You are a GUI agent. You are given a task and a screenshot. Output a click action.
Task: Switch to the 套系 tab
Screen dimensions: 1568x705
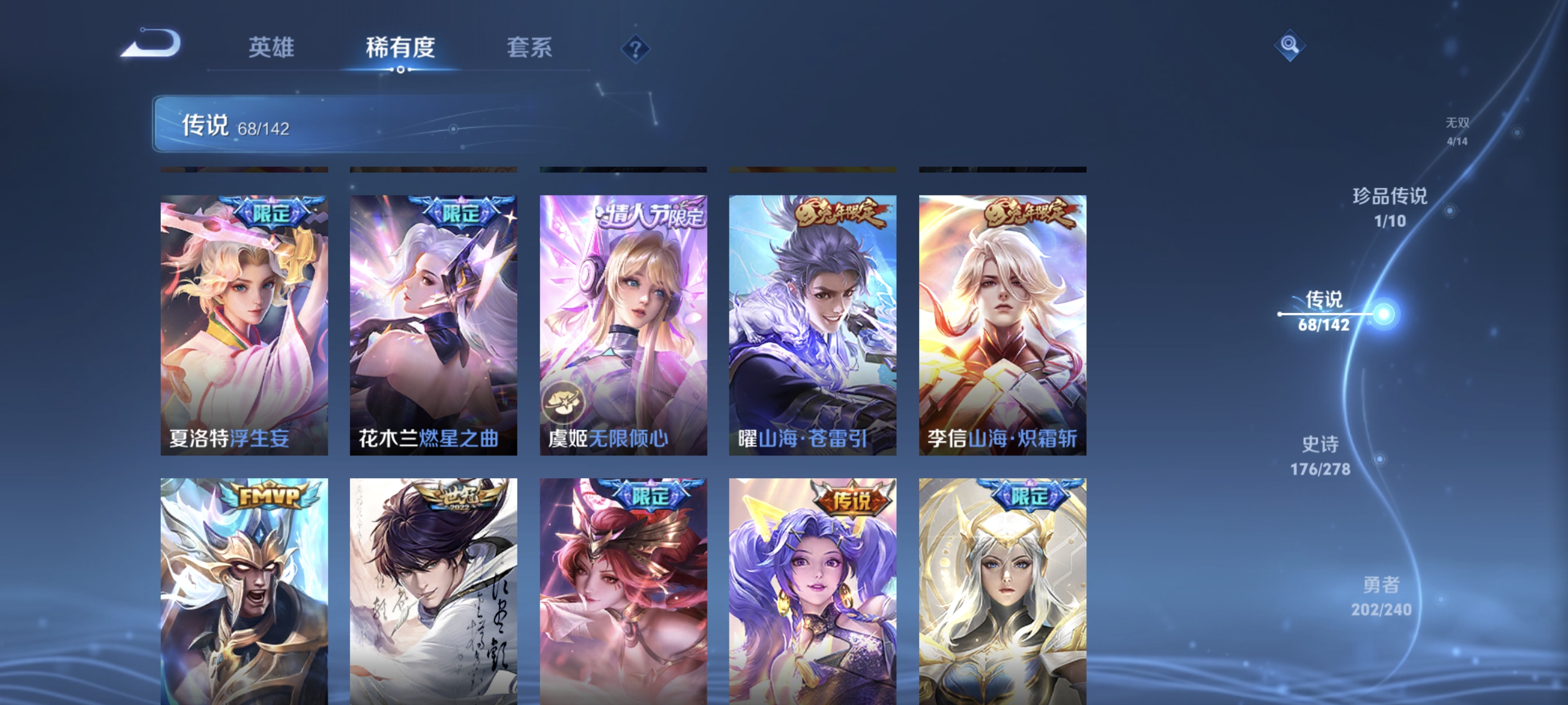point(531,49)
